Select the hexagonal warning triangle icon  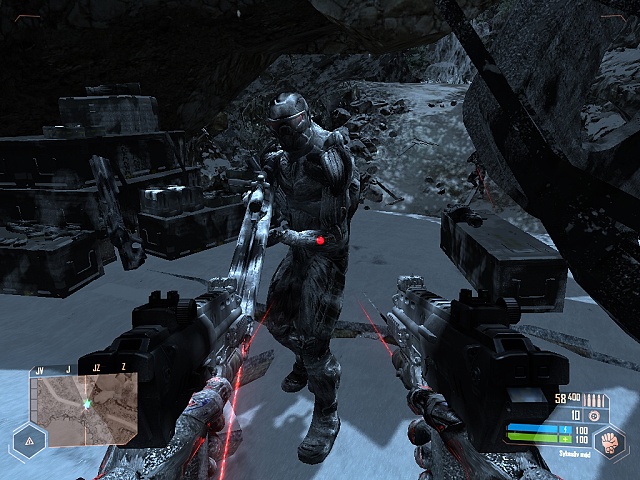(28, 441)
